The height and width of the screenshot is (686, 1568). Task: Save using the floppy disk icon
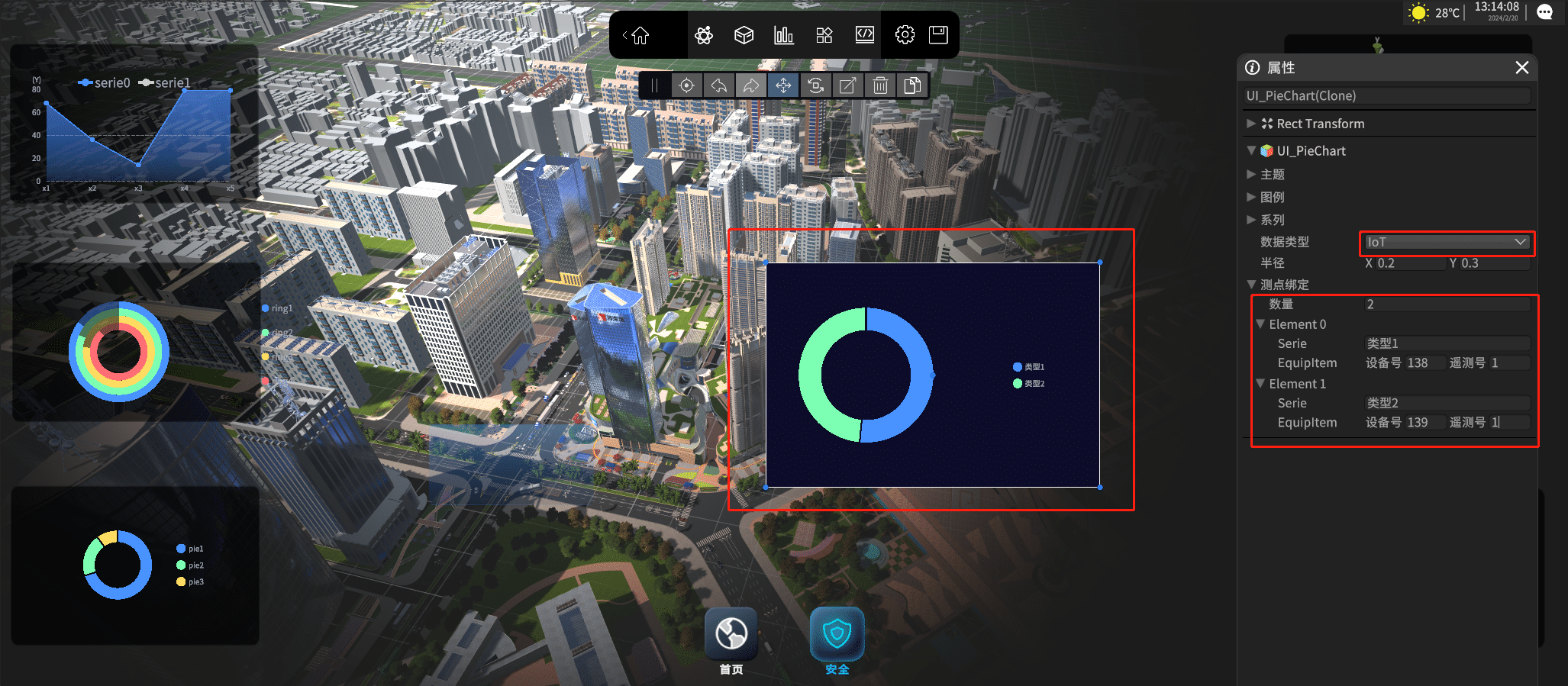click(938, 35)
